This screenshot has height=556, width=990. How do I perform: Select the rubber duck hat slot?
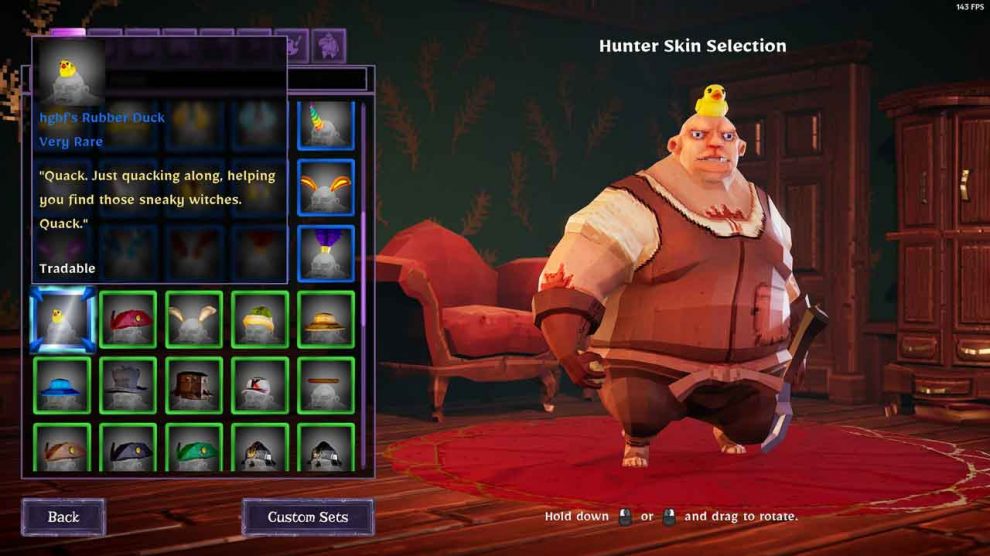(62, 320)
